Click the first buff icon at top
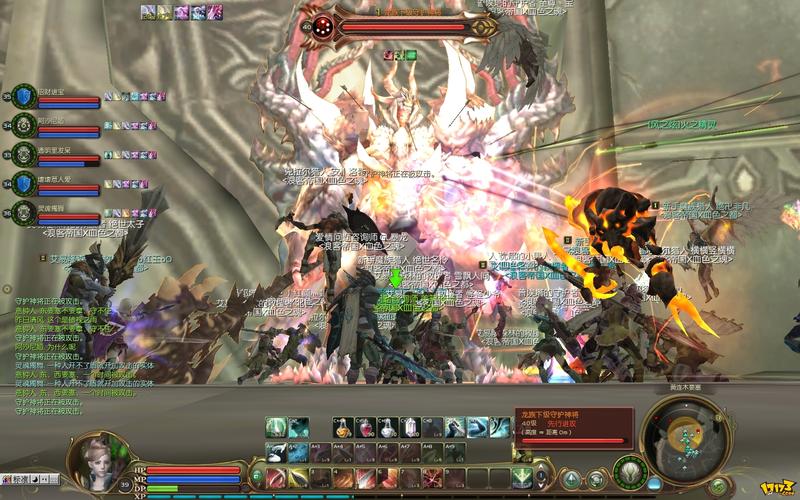800x500 pixels. pyautogui.click(x=148, y=12)
